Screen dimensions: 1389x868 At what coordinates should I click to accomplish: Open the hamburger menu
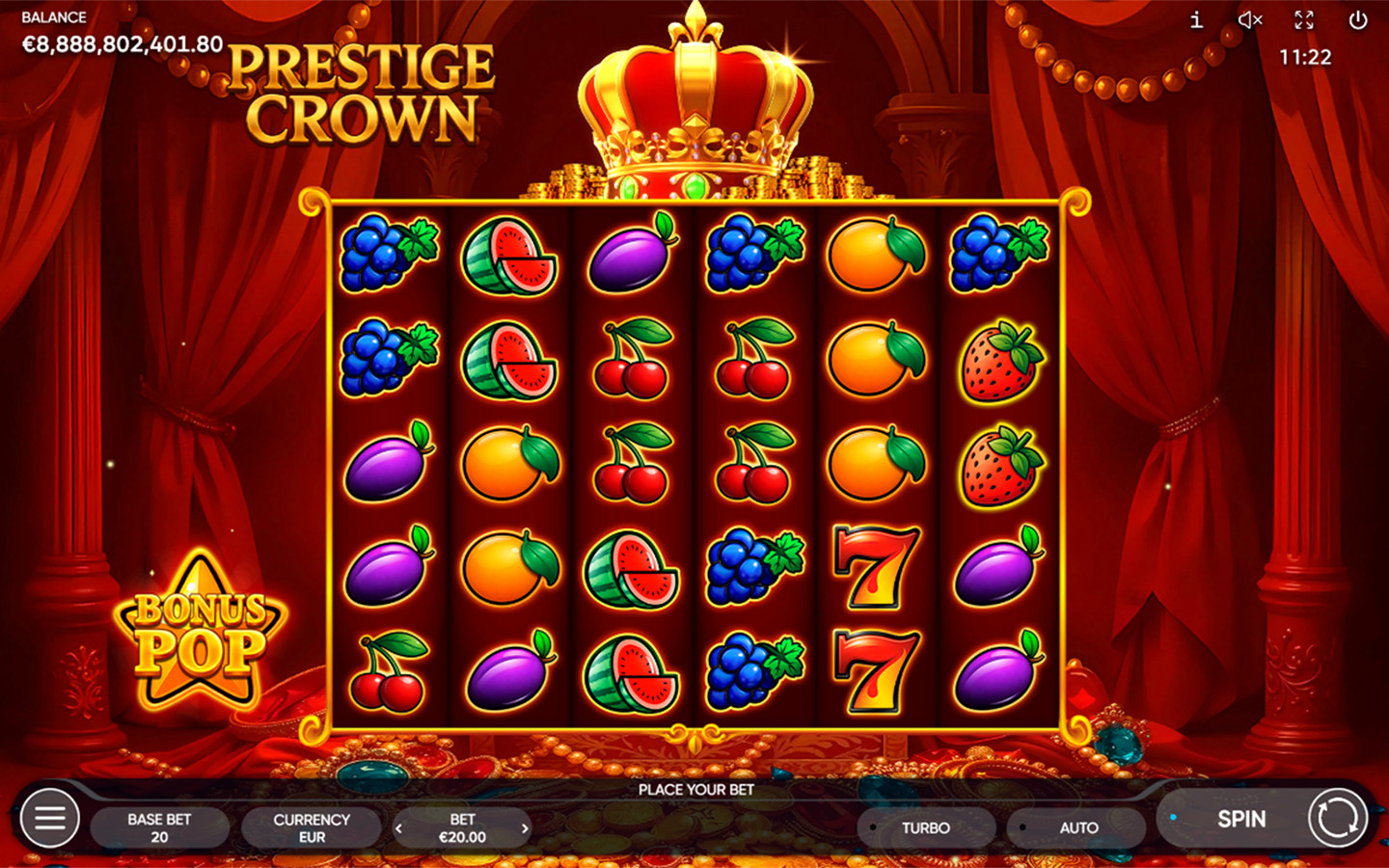coord(49,818)
